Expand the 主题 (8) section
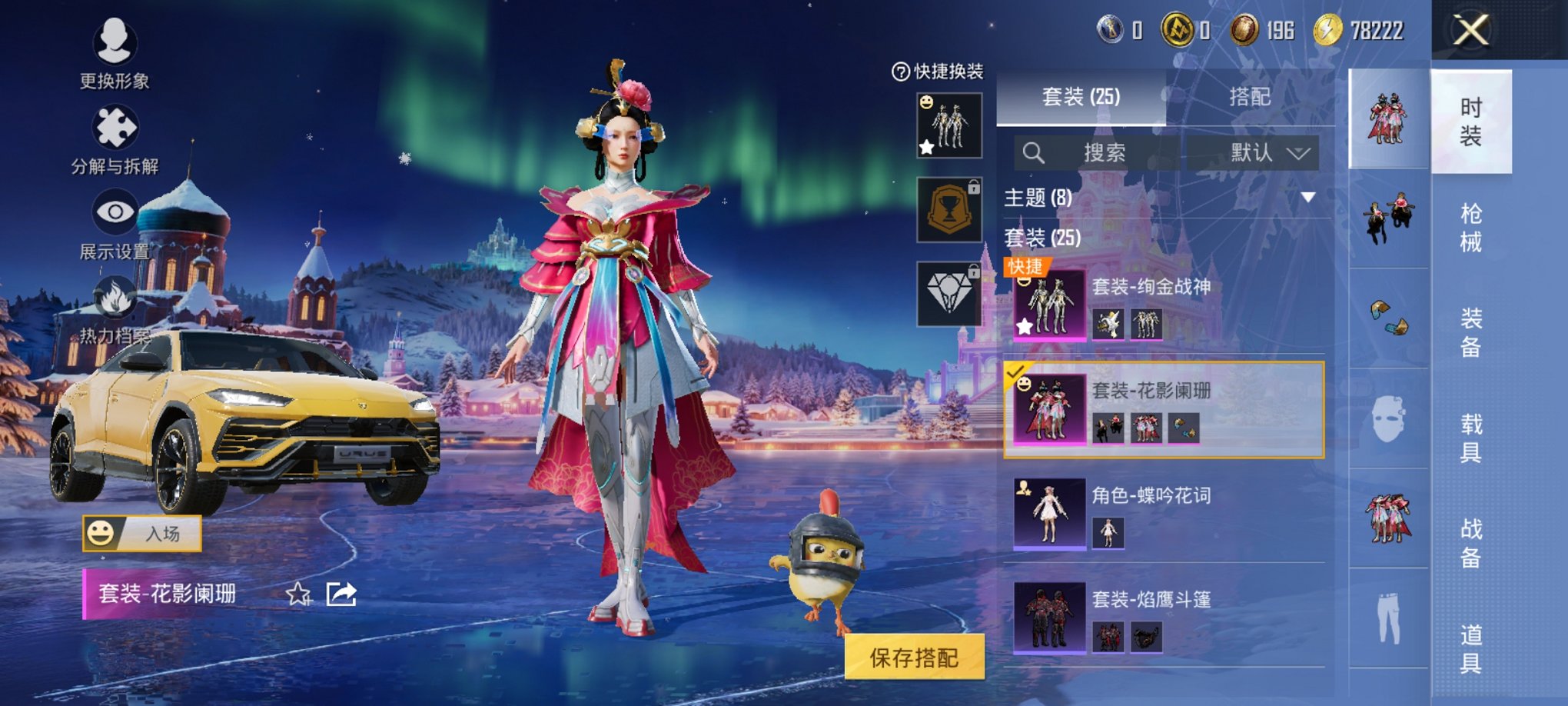Viewport: 1568px width, 706px height. [x=1307, y=198]
